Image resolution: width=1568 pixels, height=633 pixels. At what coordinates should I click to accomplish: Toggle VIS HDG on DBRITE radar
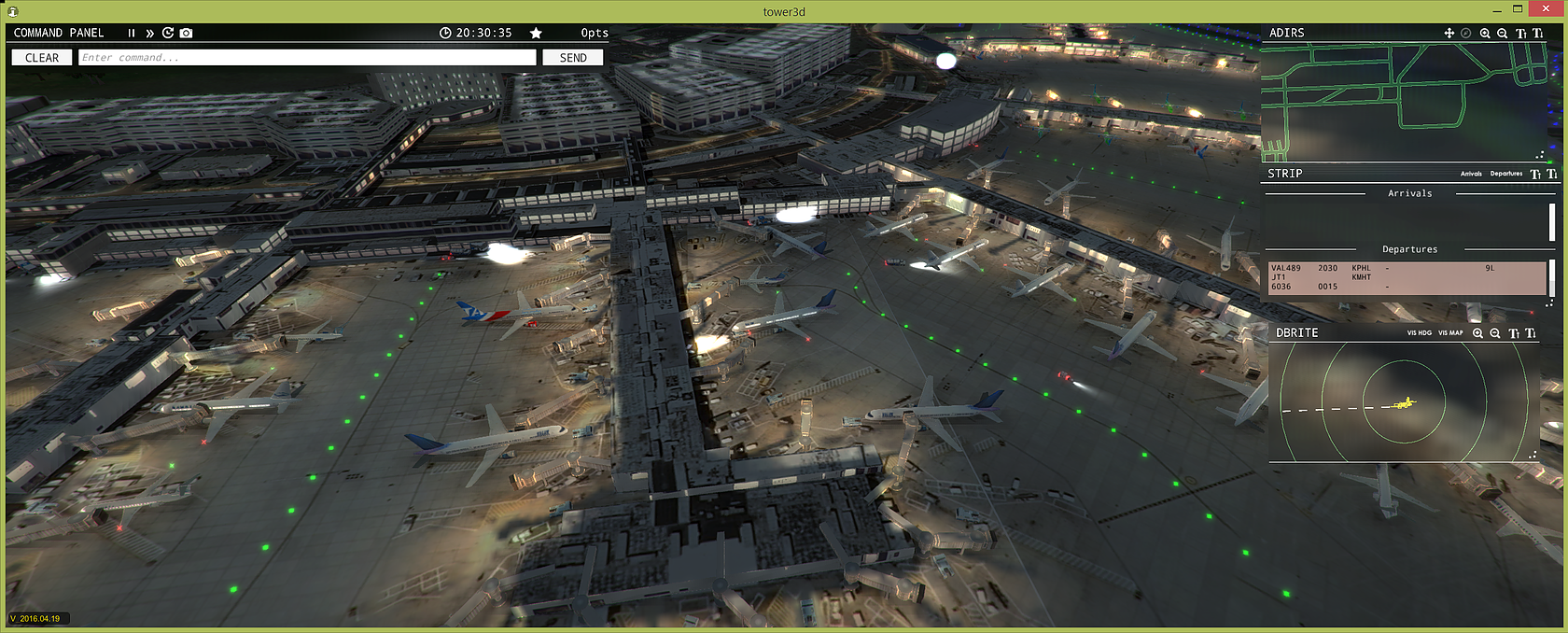pos(1419,333)
